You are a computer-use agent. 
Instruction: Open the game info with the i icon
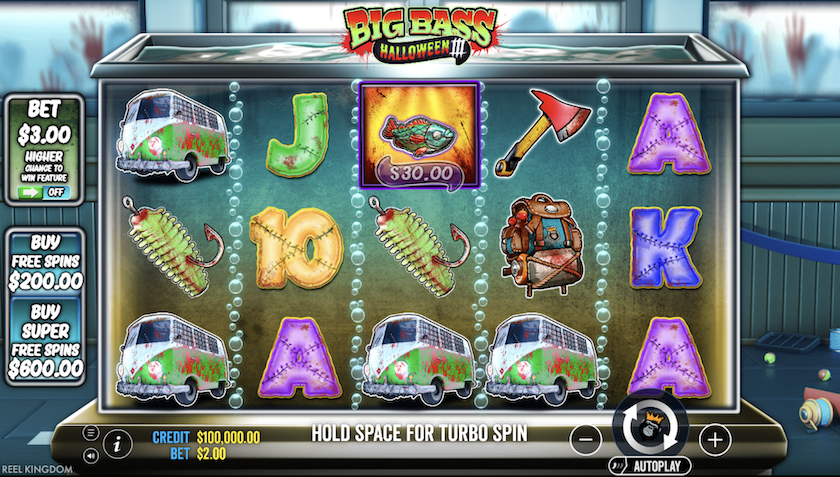117,442
